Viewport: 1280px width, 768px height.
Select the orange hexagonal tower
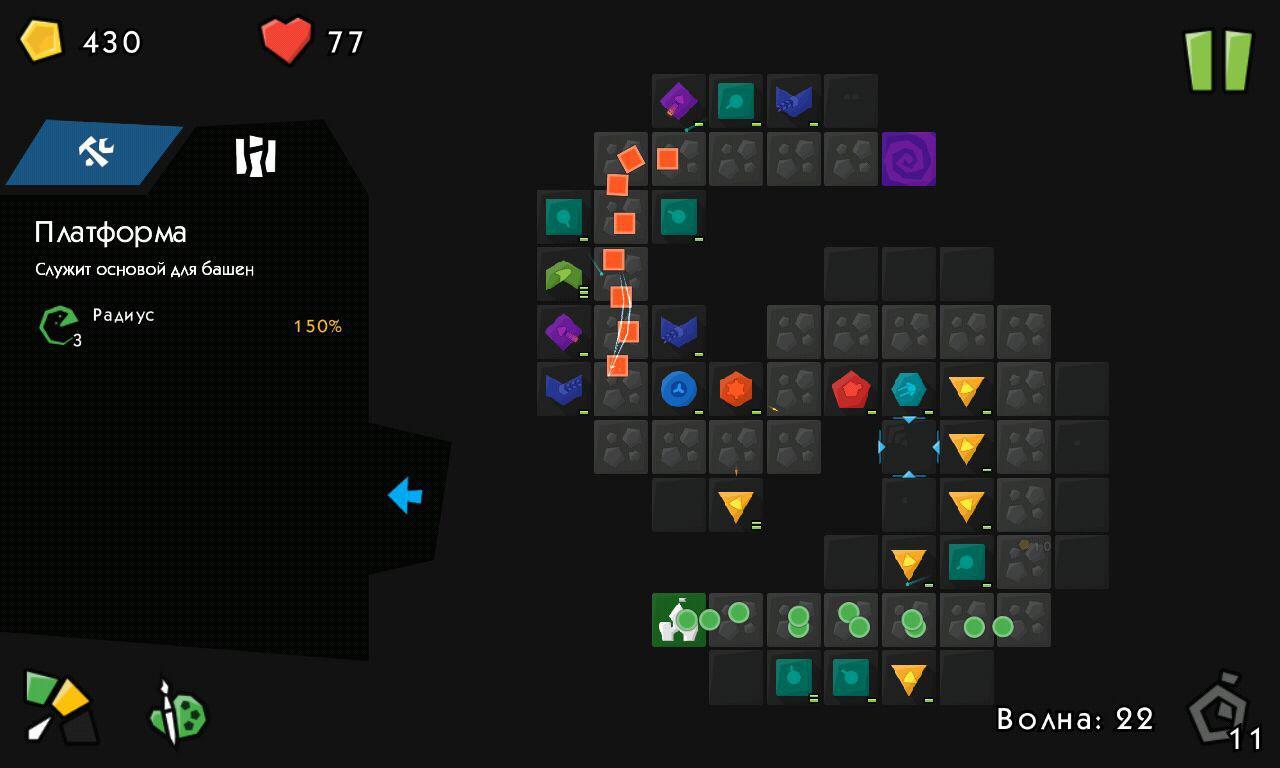736,389
